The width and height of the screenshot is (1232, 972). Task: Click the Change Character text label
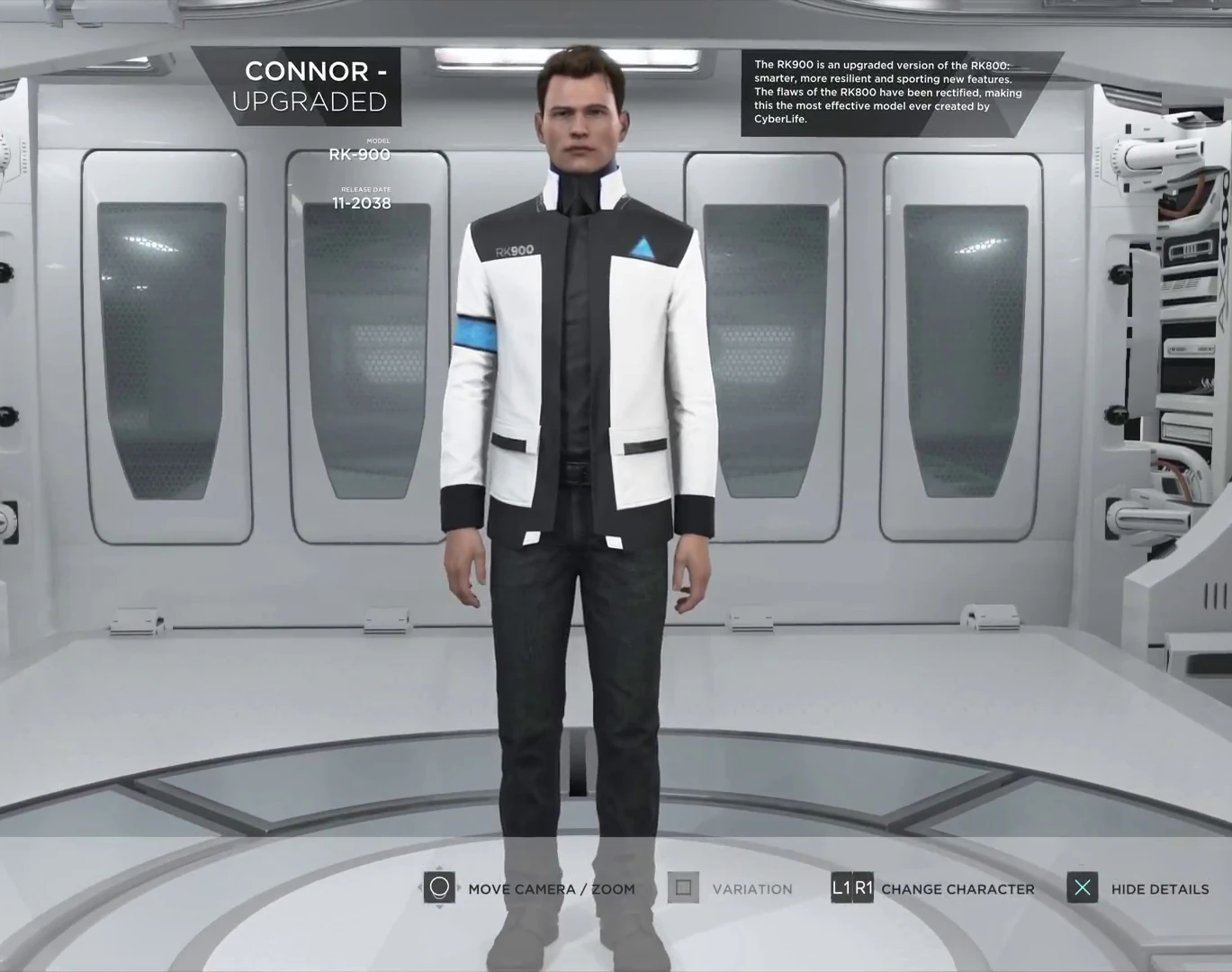pyautogui.click(x=958, y=888)
